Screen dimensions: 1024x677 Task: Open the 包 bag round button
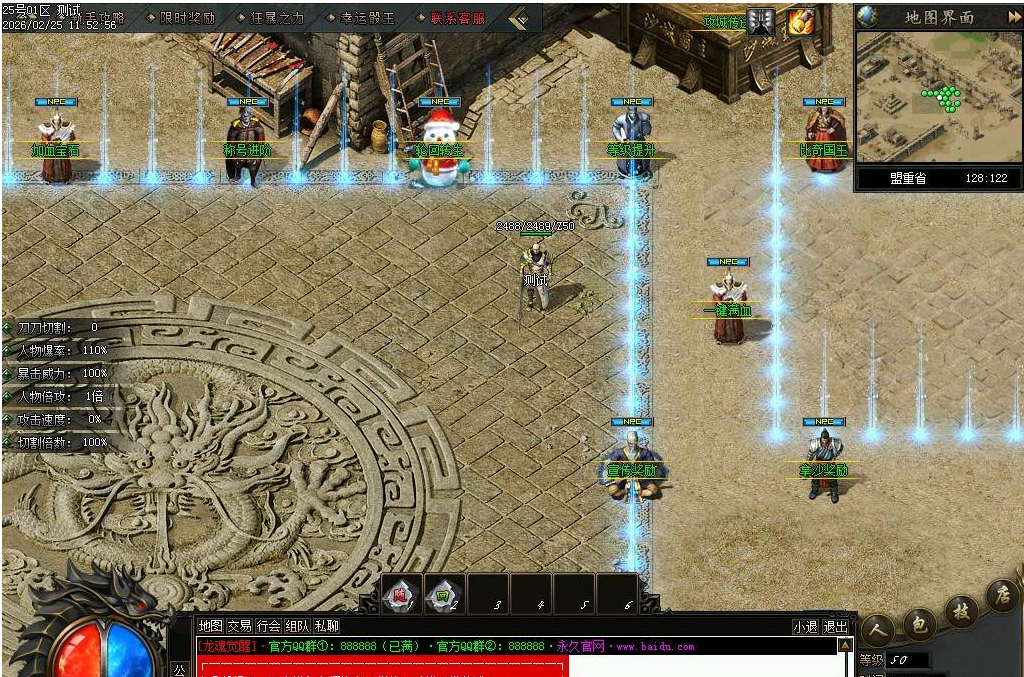[917, 624]
